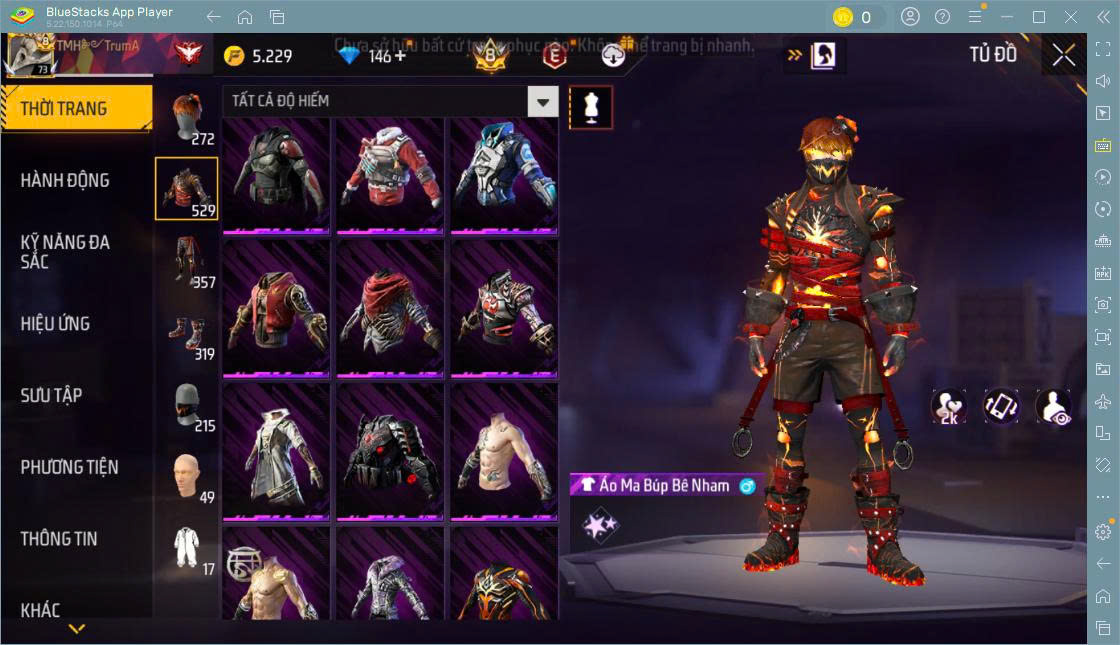Close the Tủ Đồ wardrobe screen

point(1064,55)
